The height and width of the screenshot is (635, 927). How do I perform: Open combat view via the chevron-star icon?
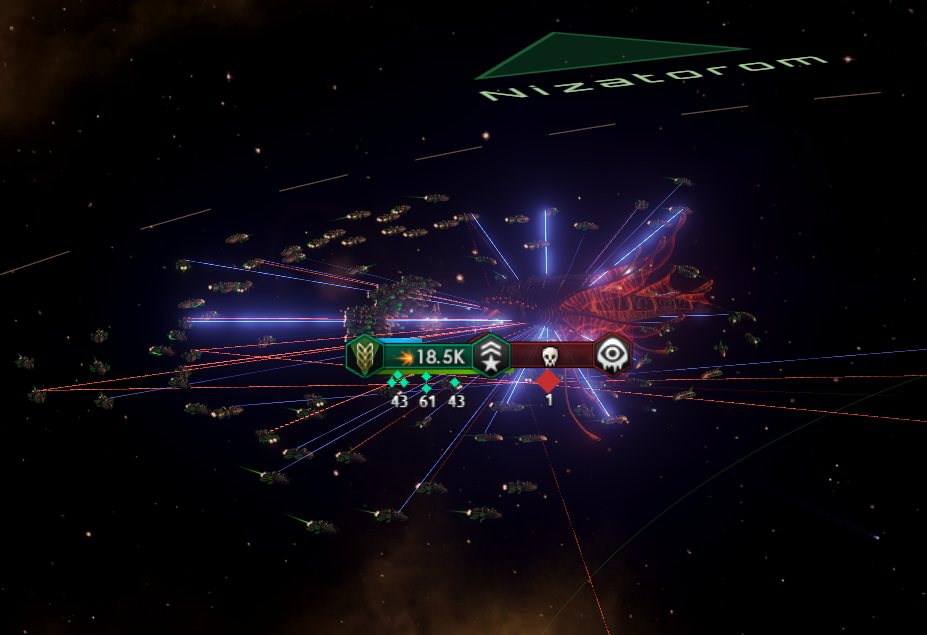[490, 357]
